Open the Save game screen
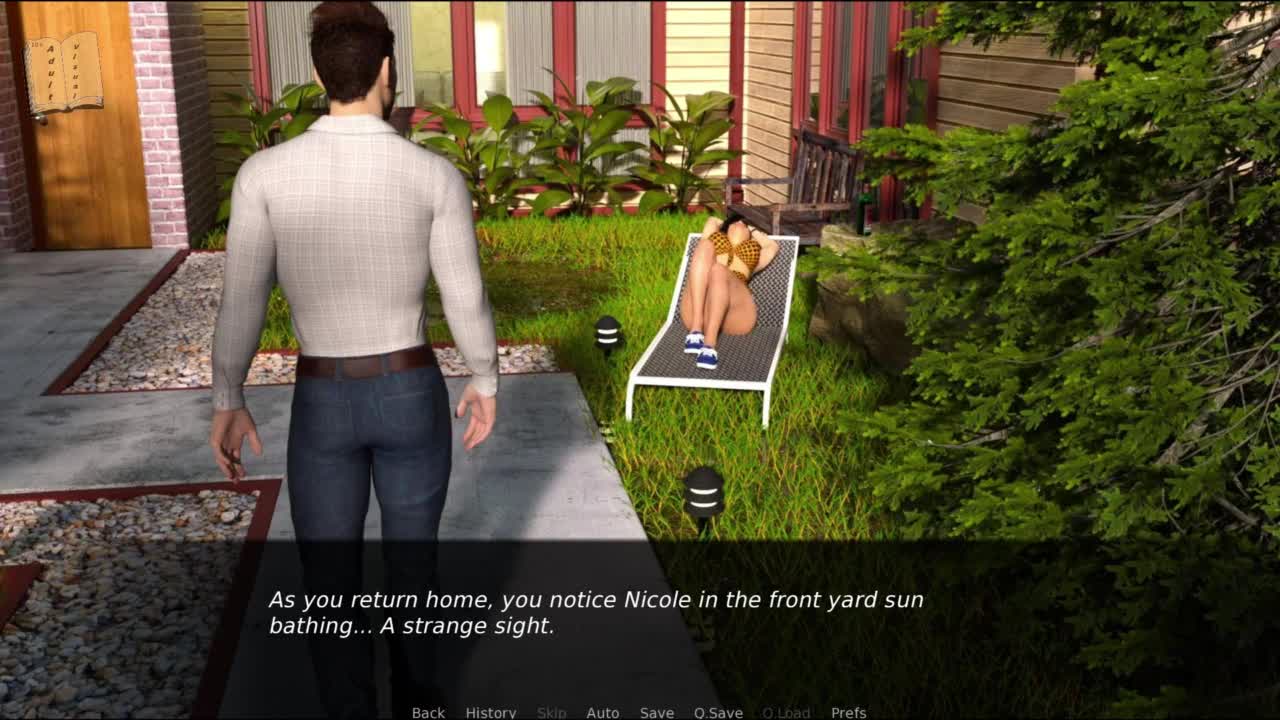This screenshot has width=1280, height=720. [x=656, y=712]
